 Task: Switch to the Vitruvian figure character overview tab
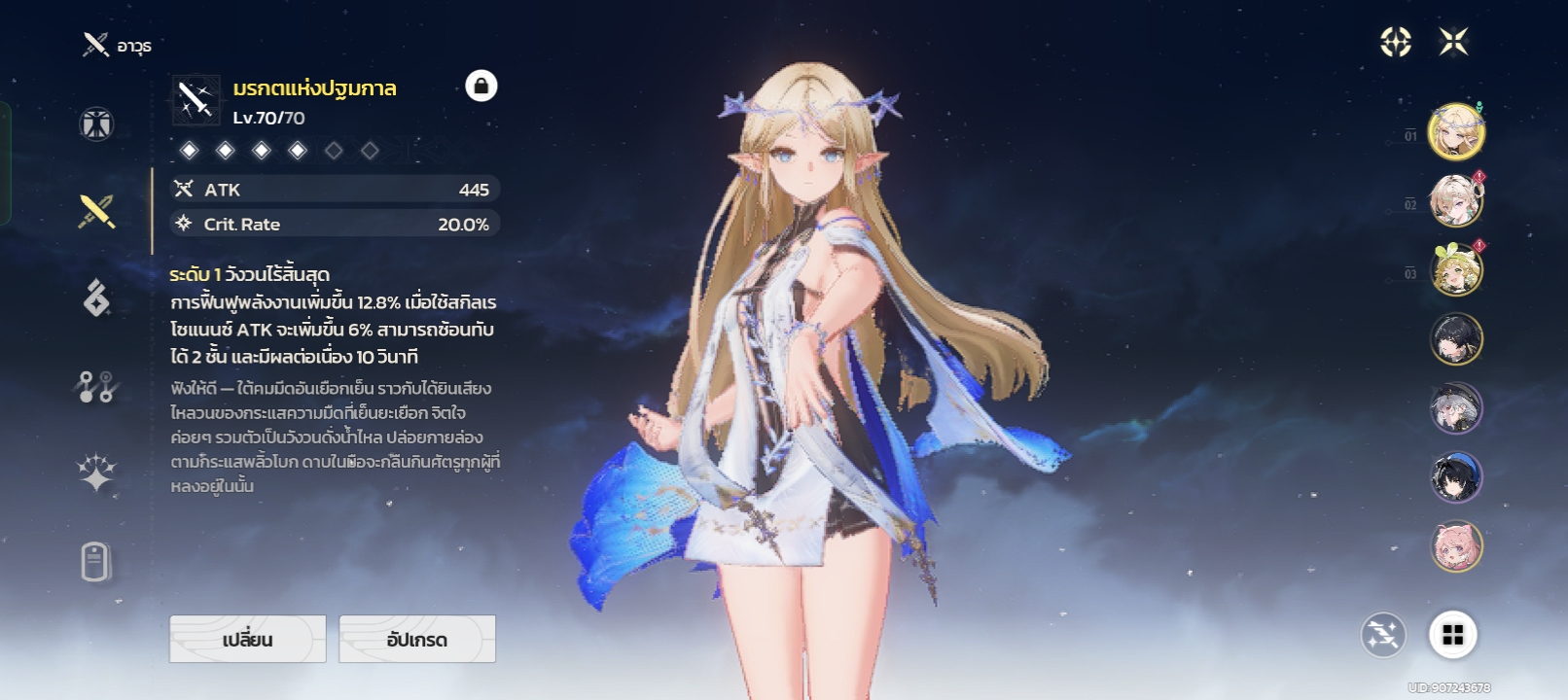[96, 124]
